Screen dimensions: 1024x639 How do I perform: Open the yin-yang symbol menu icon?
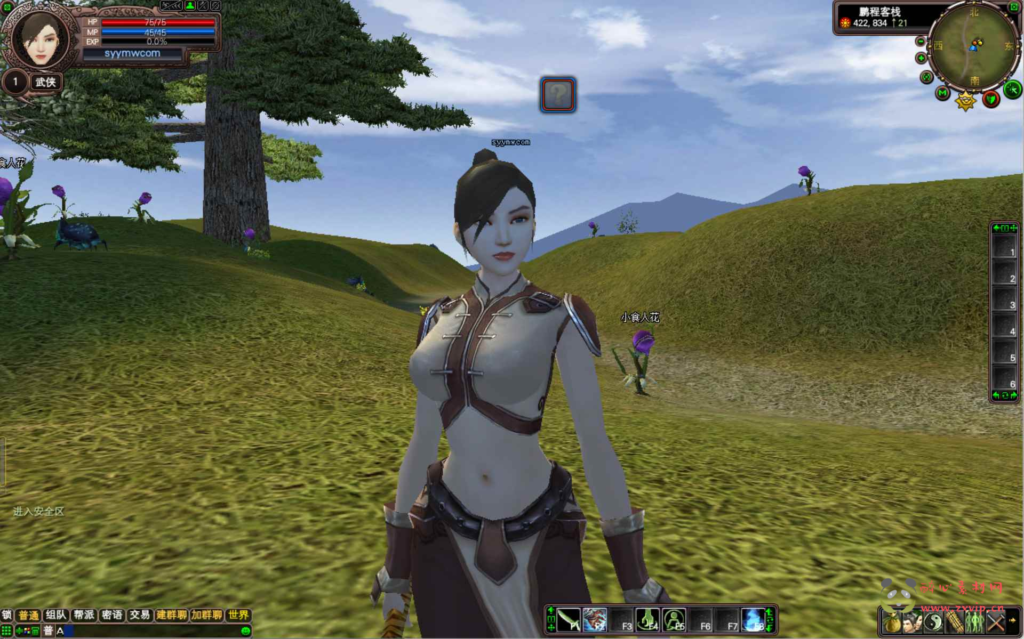[933, 622]
